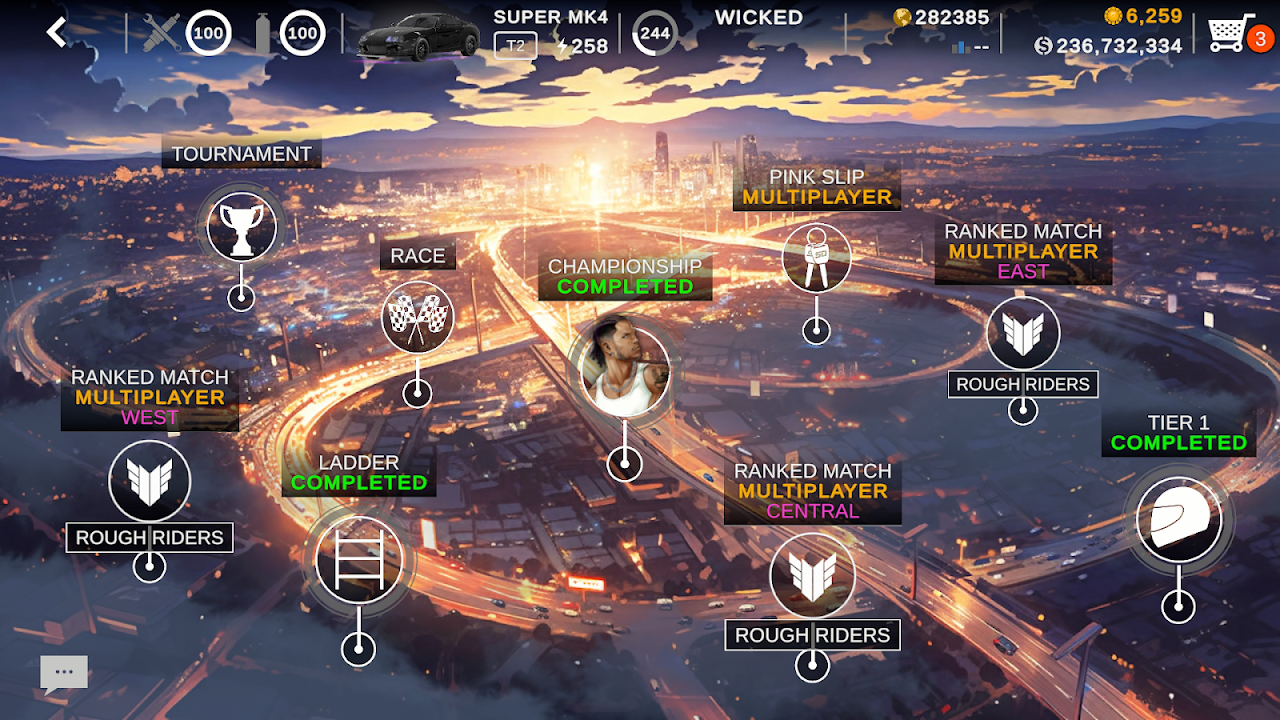The image size is (1280, 720).
Task: Tap the gold coins balance
Action: pos(1143,16)
